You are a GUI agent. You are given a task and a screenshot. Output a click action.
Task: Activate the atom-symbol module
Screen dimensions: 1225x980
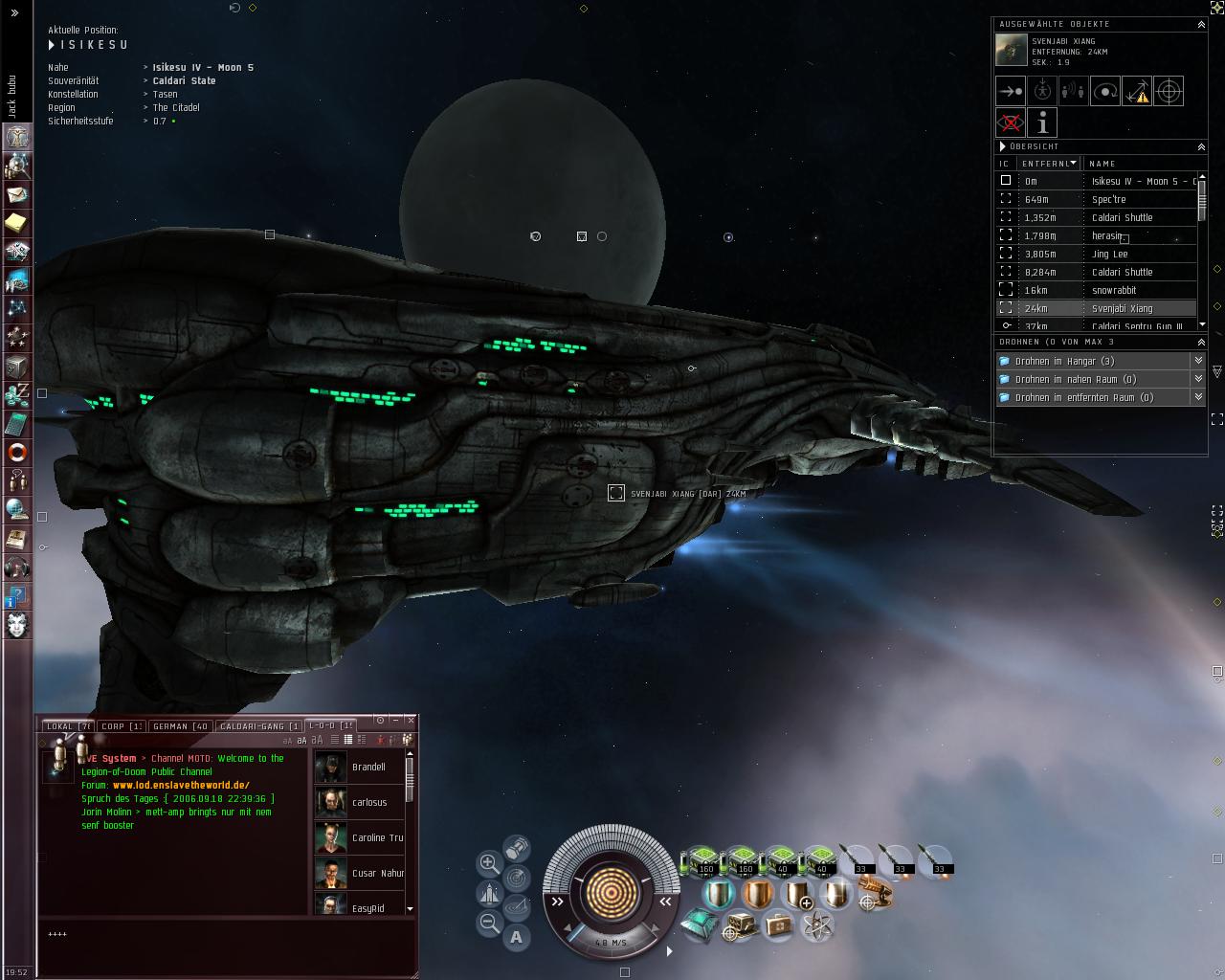[816, 924]
